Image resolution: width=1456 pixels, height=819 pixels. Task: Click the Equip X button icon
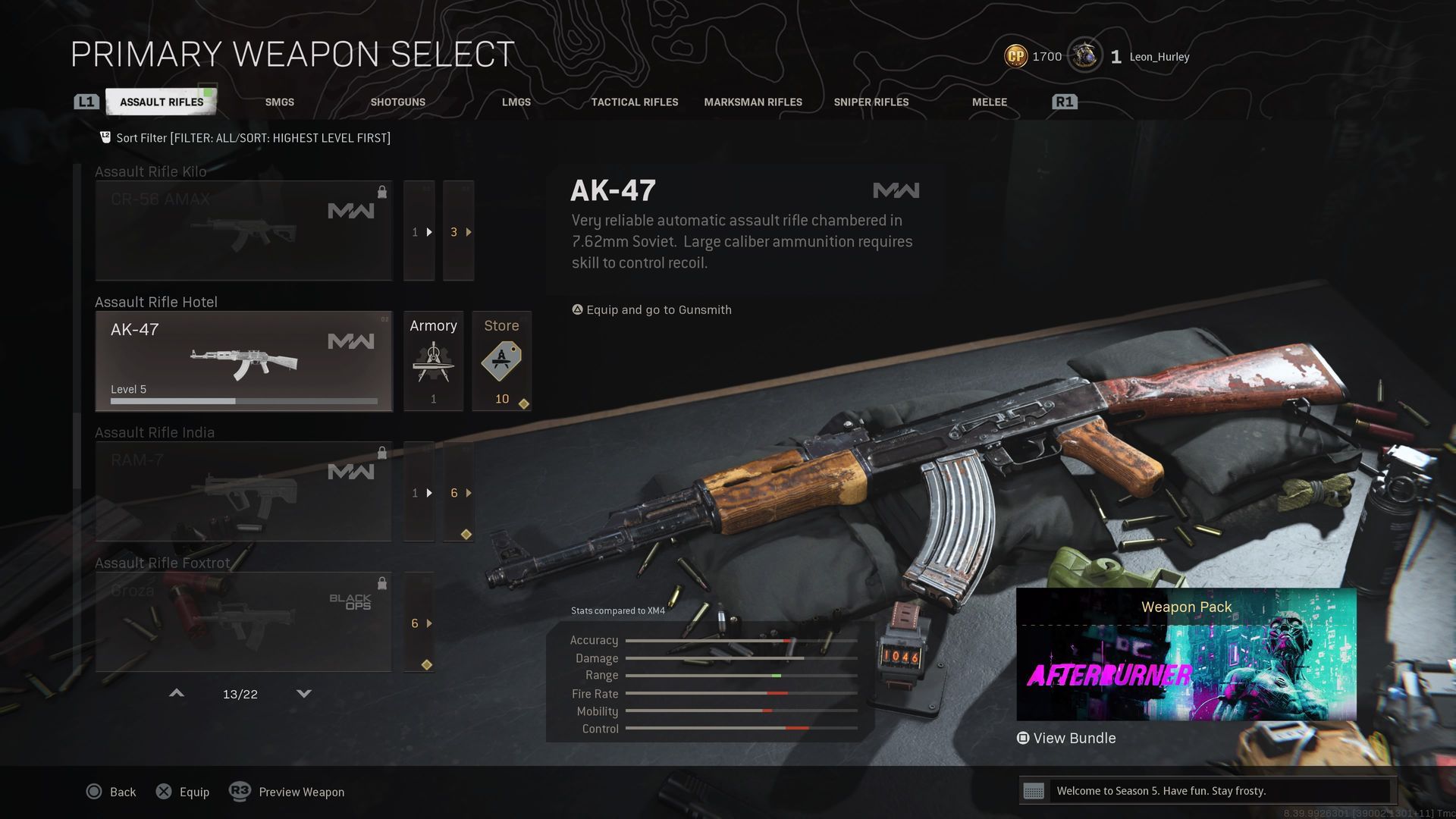click(164, 792)
